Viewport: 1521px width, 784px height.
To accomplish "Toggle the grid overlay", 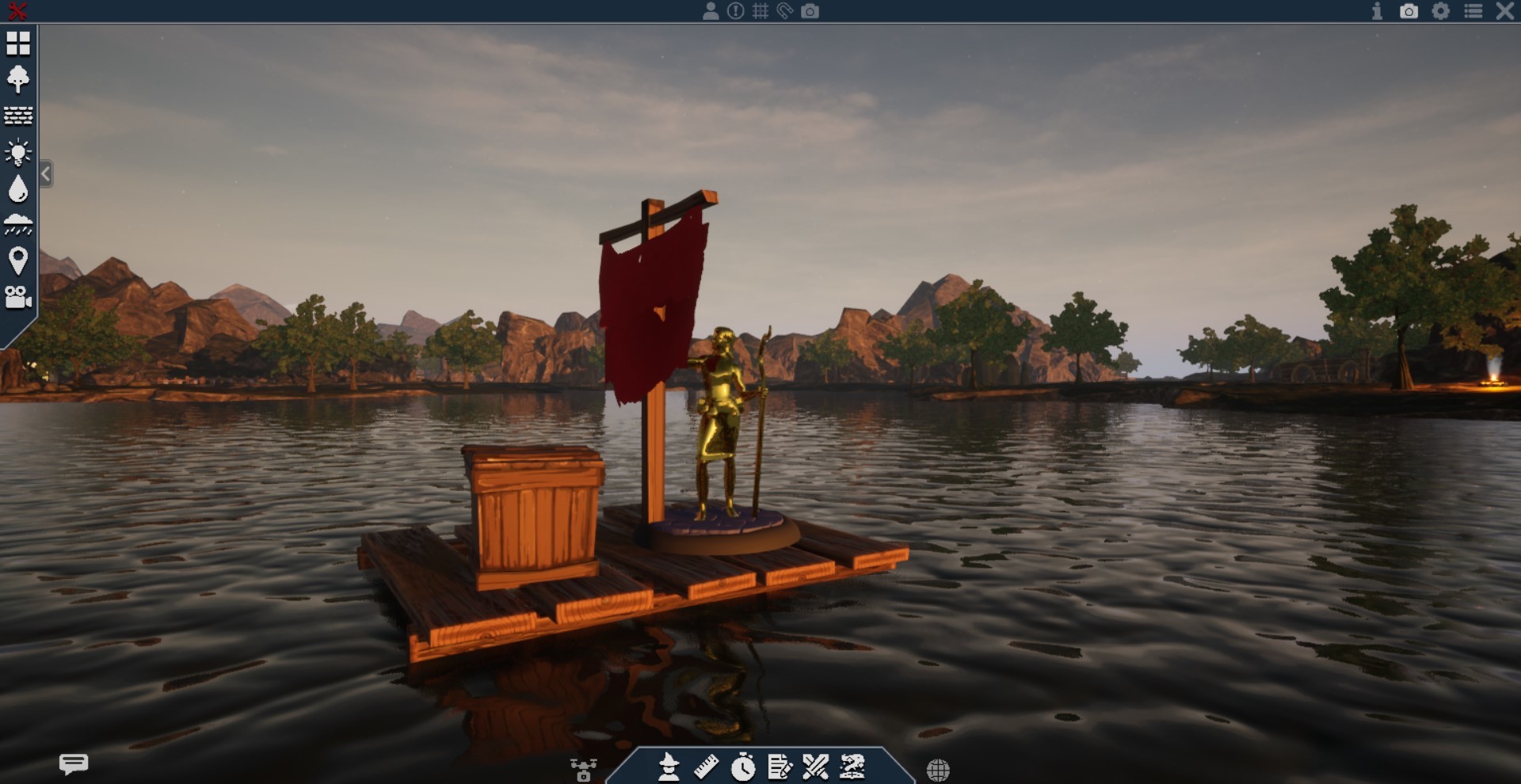I will click(762, 11).
